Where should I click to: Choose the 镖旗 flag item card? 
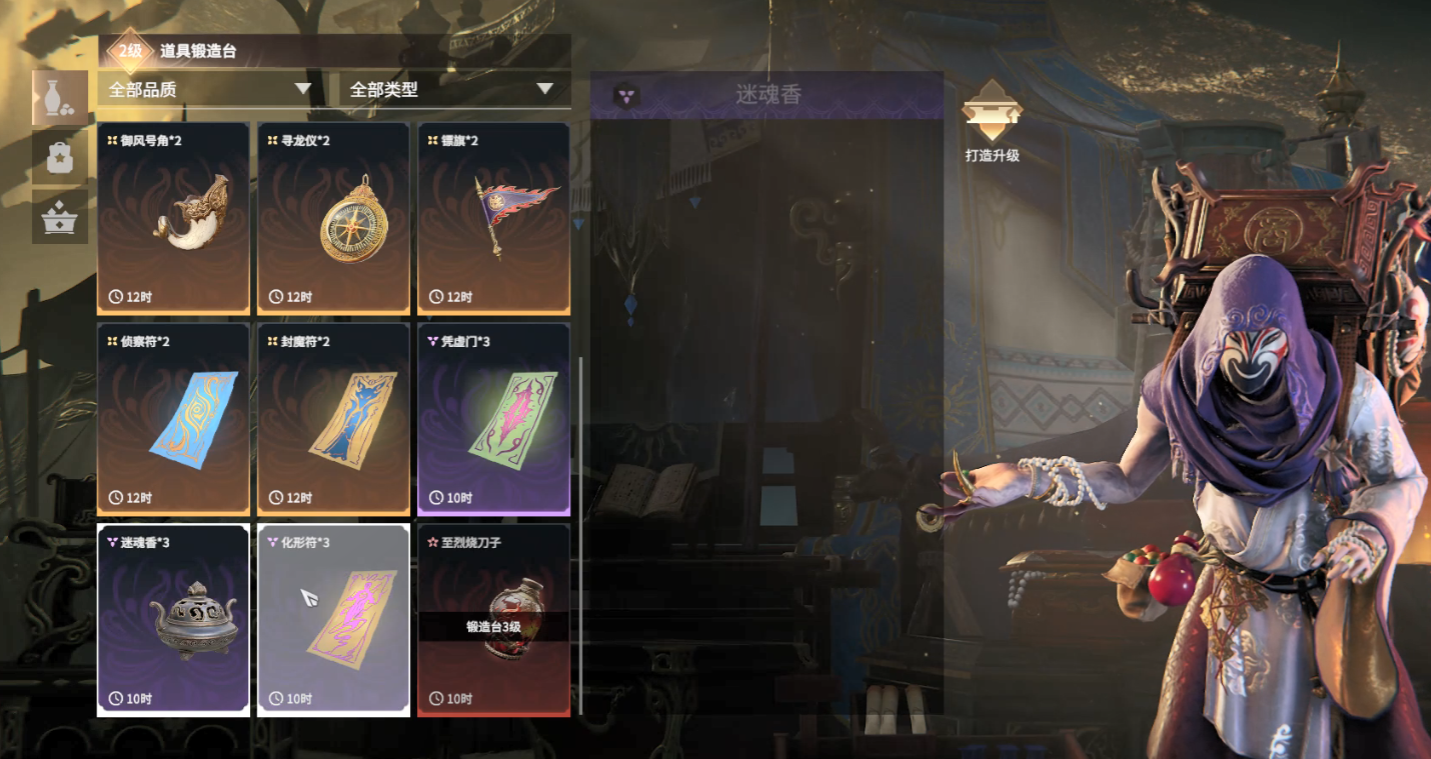click(x=493, y=218)
